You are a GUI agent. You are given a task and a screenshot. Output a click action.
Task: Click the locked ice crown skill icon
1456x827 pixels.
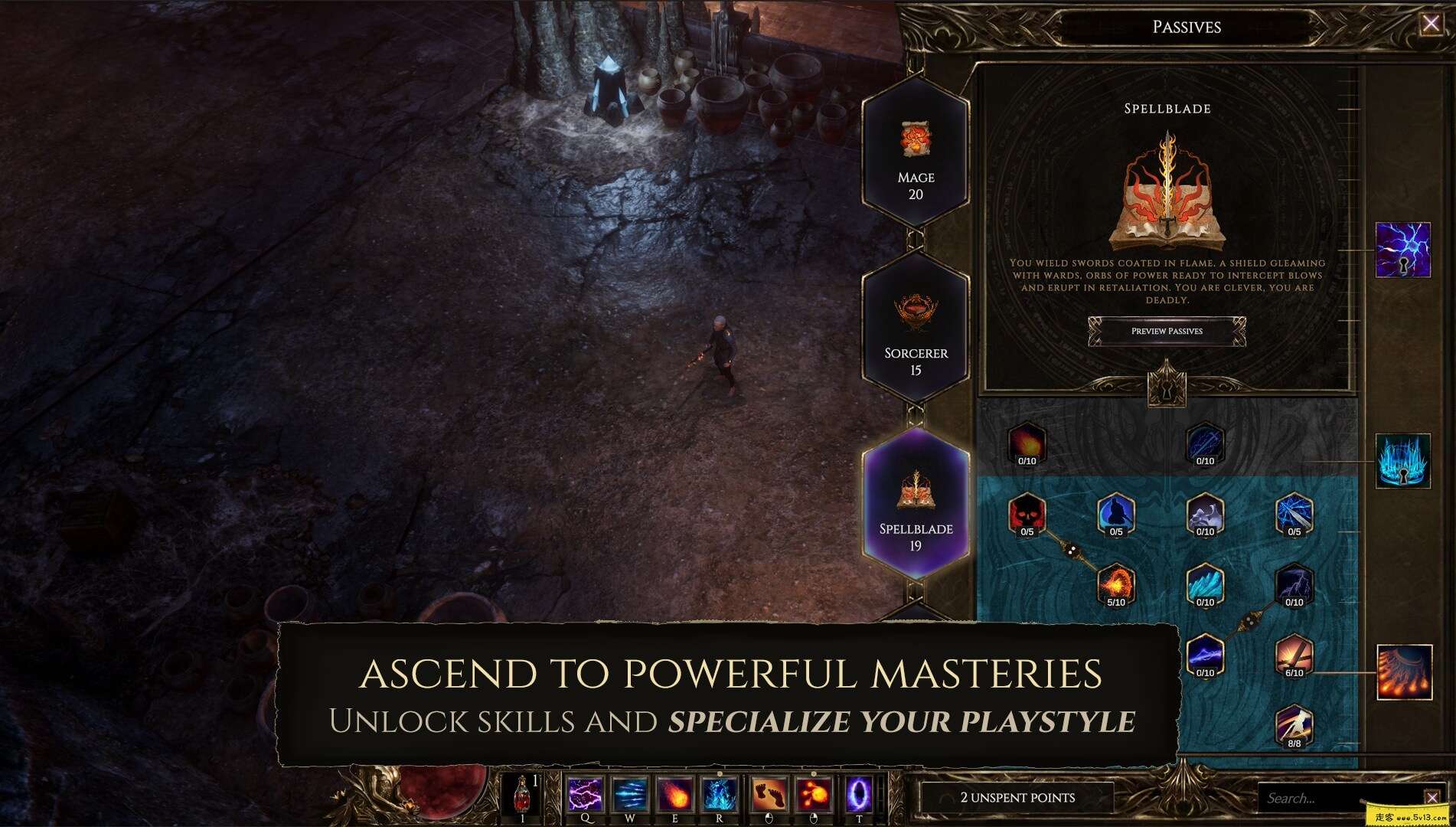point(1403,461)
